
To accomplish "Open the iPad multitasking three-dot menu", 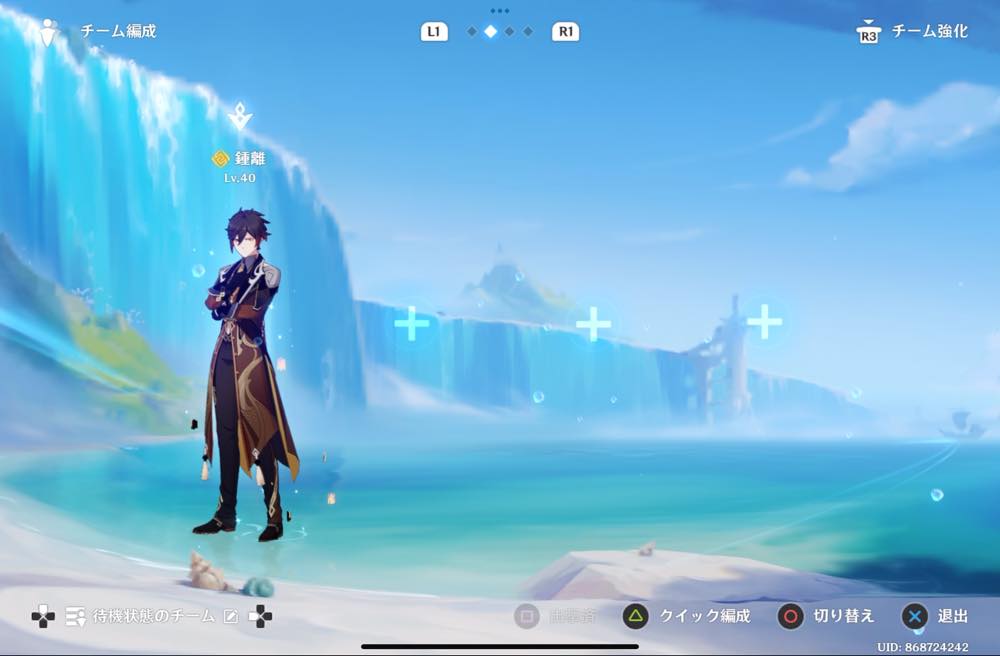I will 500,11.
